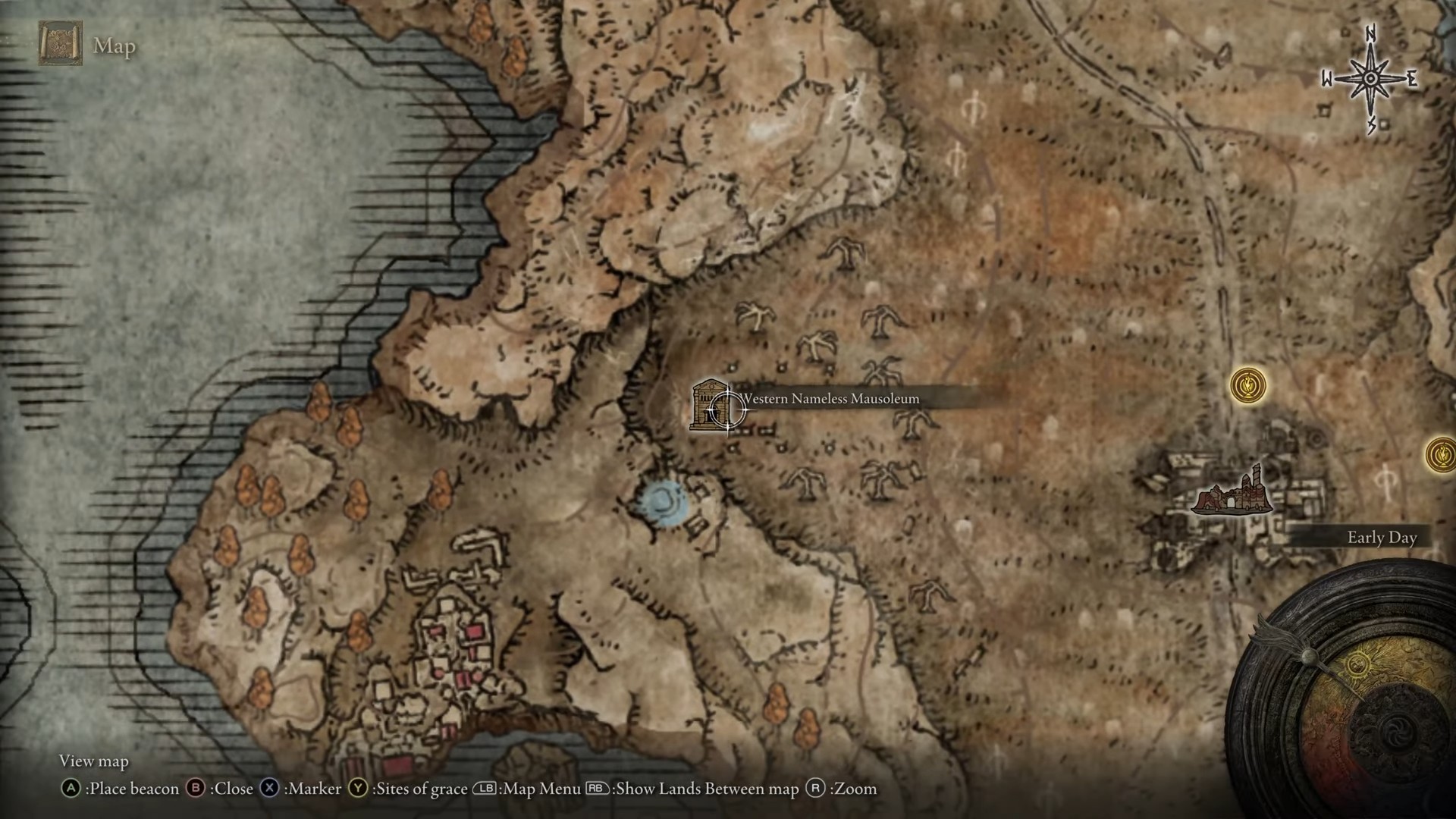Image resolution: width=1456 pixels, height=819 pixels.
Task: Select the ruined town landmark icon
Action: coord(1232,493)
